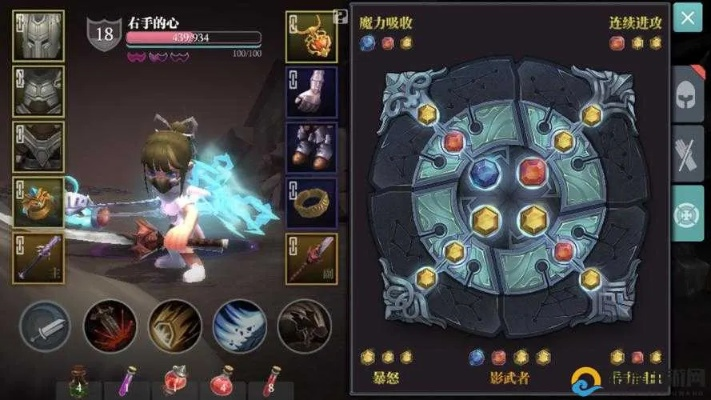Select the large blue center gem
The height and width of the screenshot is (400, 711).
487,173
